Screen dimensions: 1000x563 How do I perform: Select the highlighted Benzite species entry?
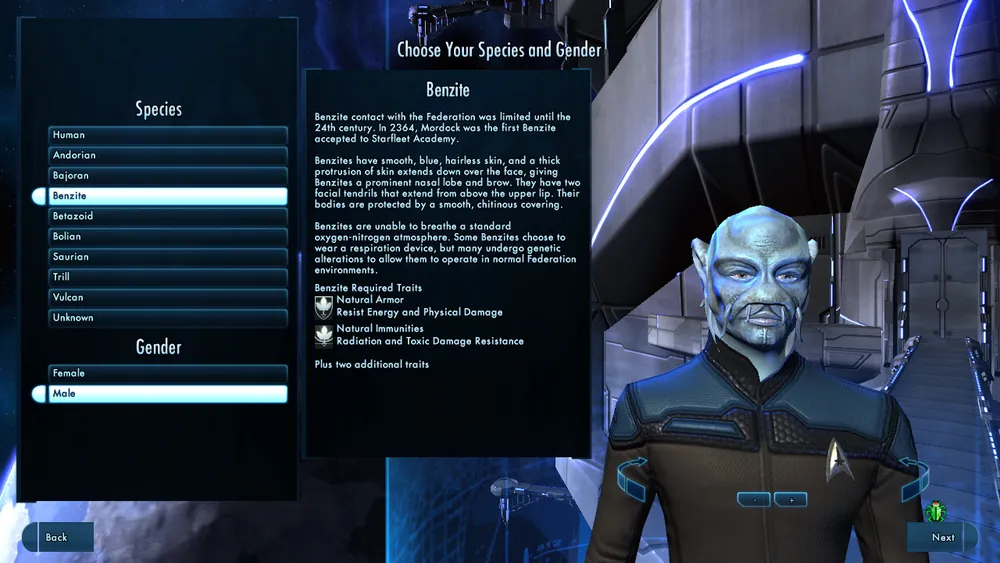(168, 196)
